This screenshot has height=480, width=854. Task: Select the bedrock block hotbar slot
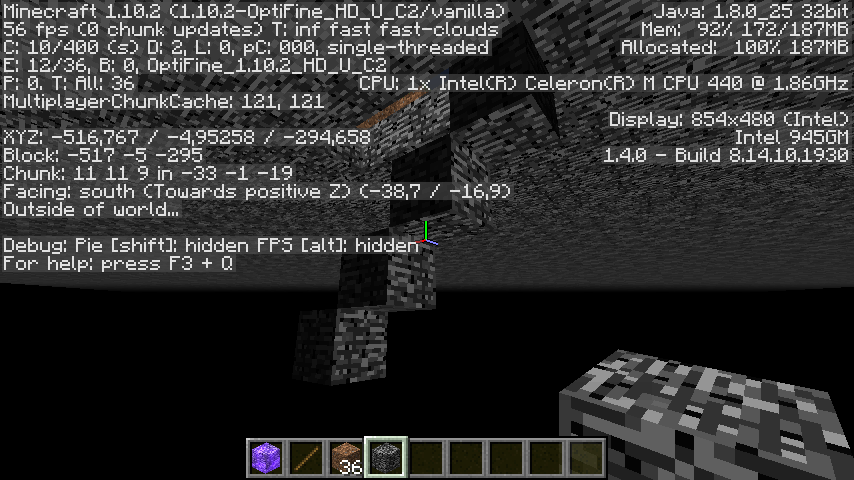[x=386, y=458]
